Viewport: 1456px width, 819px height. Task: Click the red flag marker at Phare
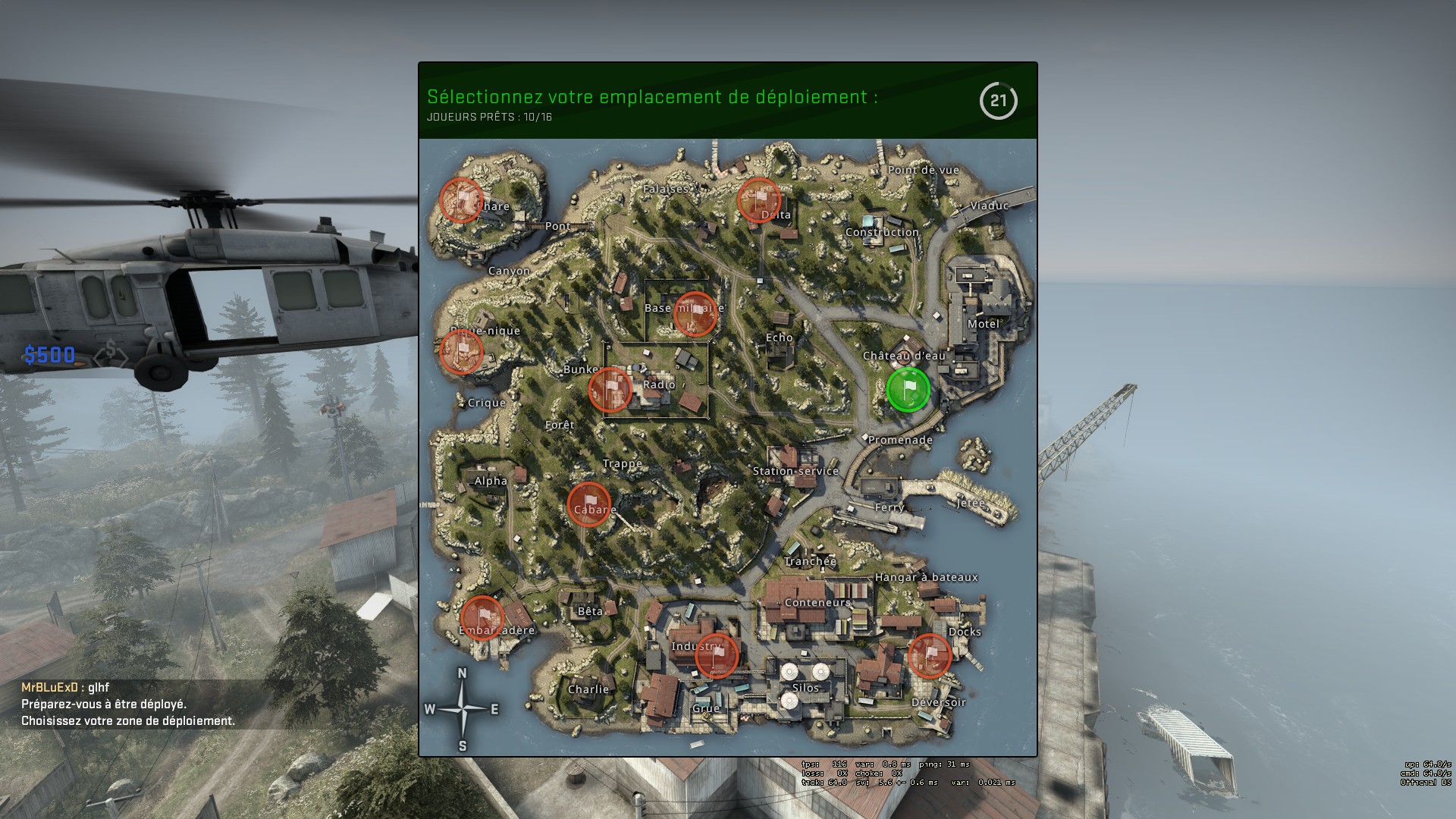coord(461,199)
